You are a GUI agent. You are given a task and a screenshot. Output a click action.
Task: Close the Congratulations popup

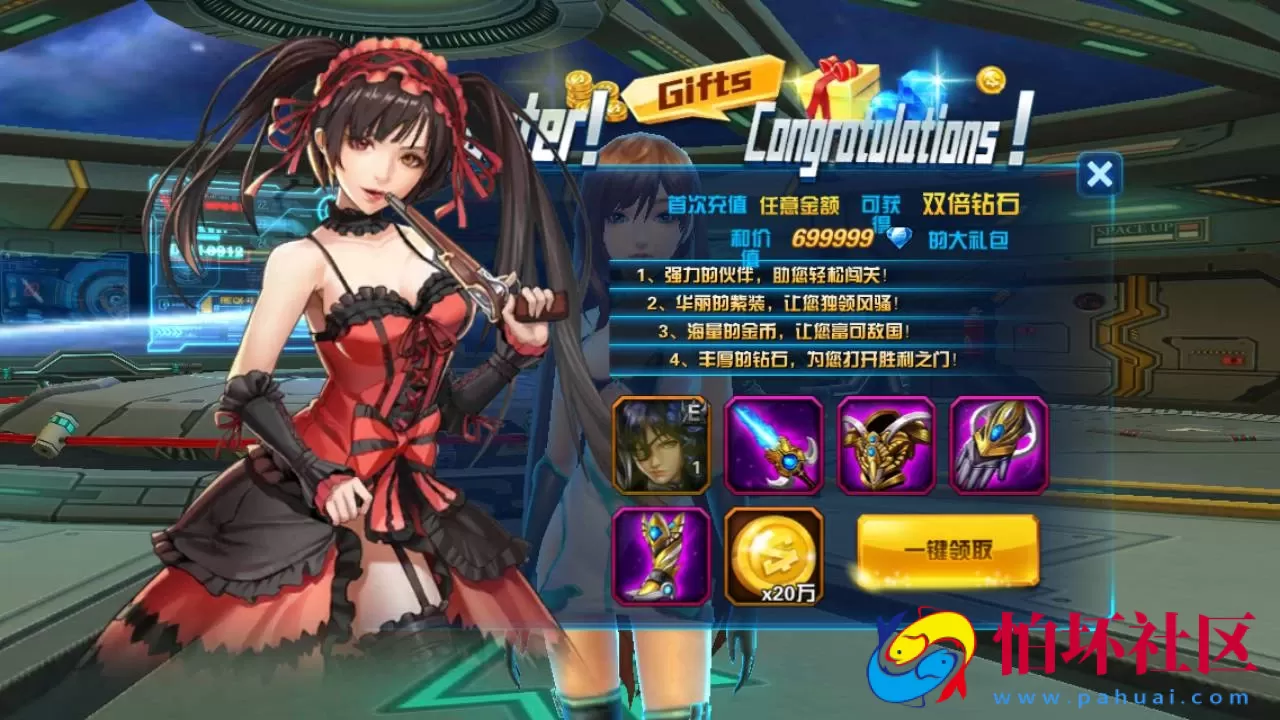tap(1100, 172)
